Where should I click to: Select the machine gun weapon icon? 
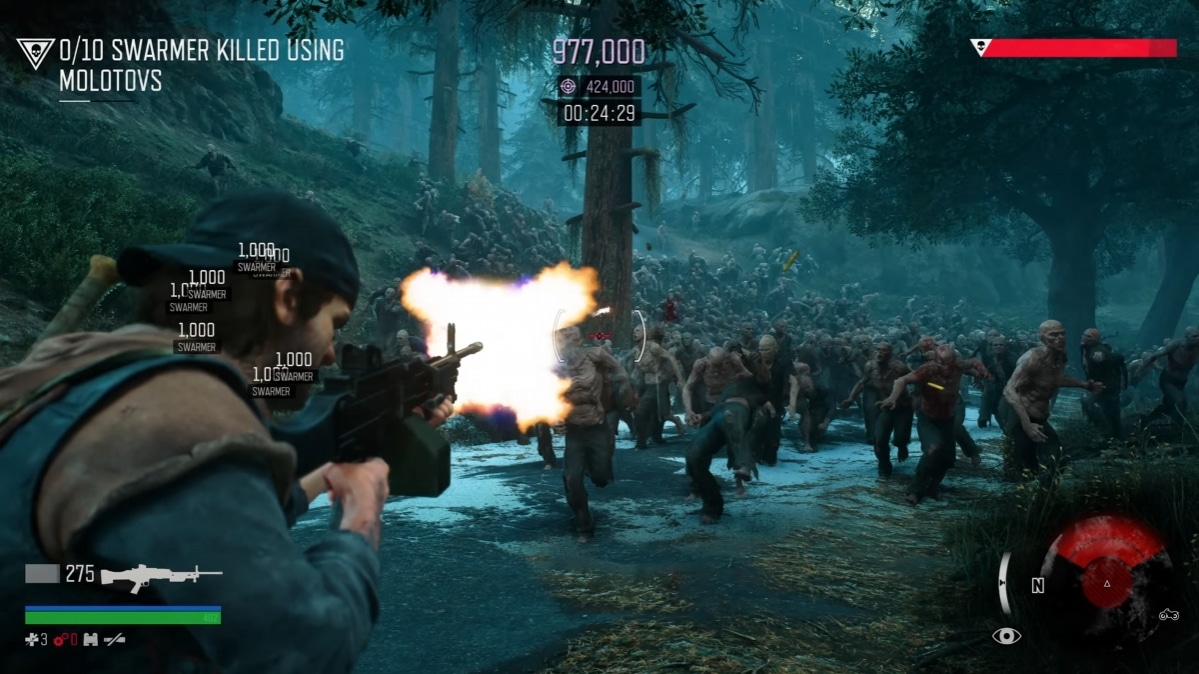(x=161, y=574)
